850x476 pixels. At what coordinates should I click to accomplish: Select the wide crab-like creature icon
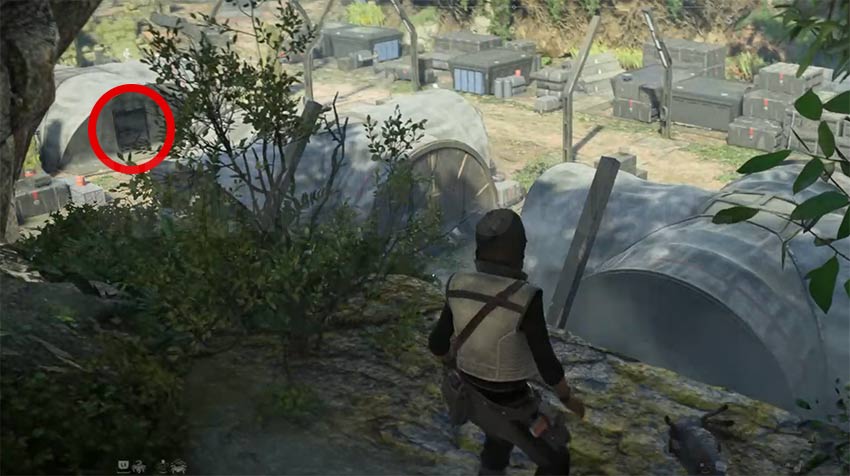point(177,466)
